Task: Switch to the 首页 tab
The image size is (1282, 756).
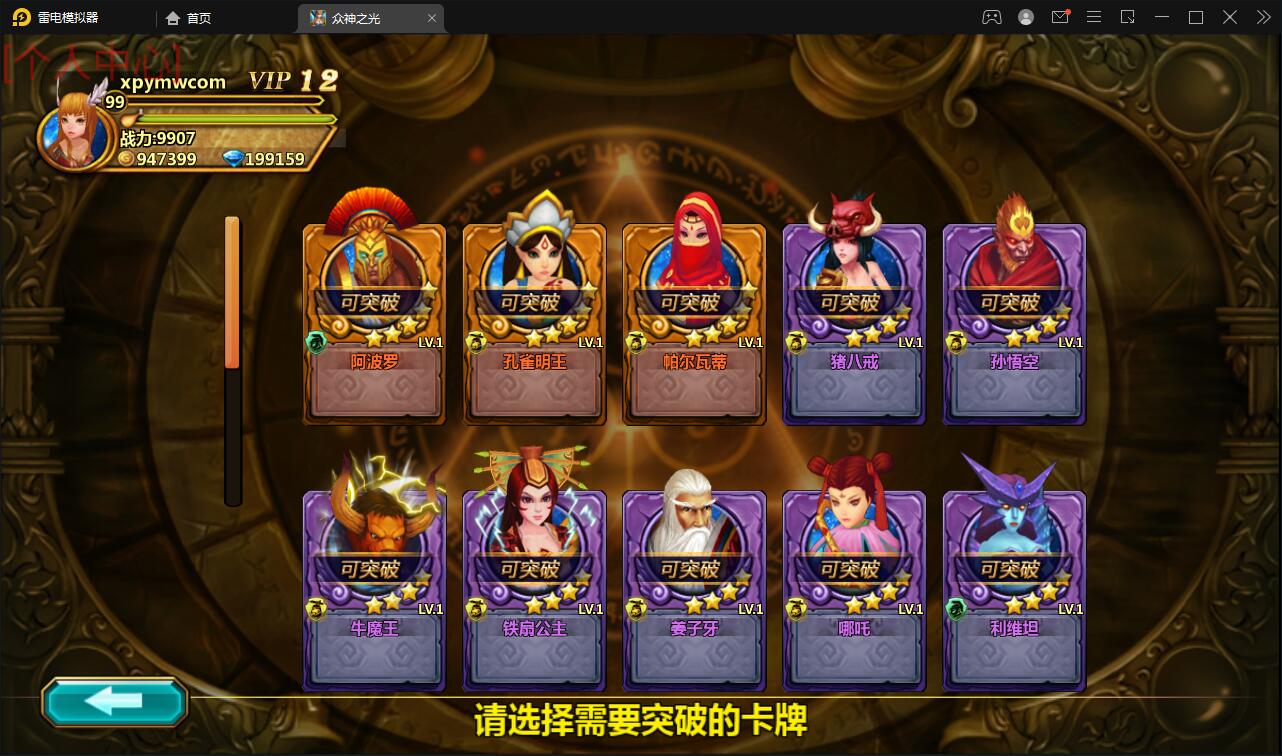Action: pos(188,17)
